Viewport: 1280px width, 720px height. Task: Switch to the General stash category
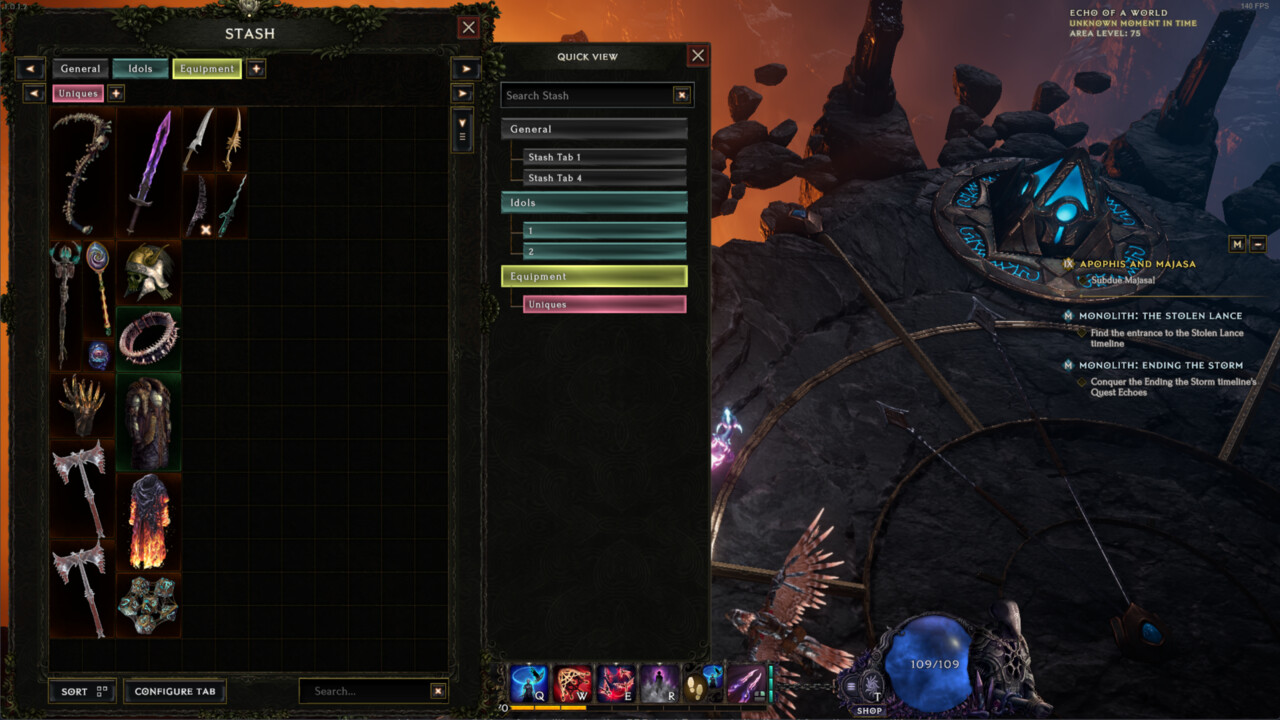80,69
